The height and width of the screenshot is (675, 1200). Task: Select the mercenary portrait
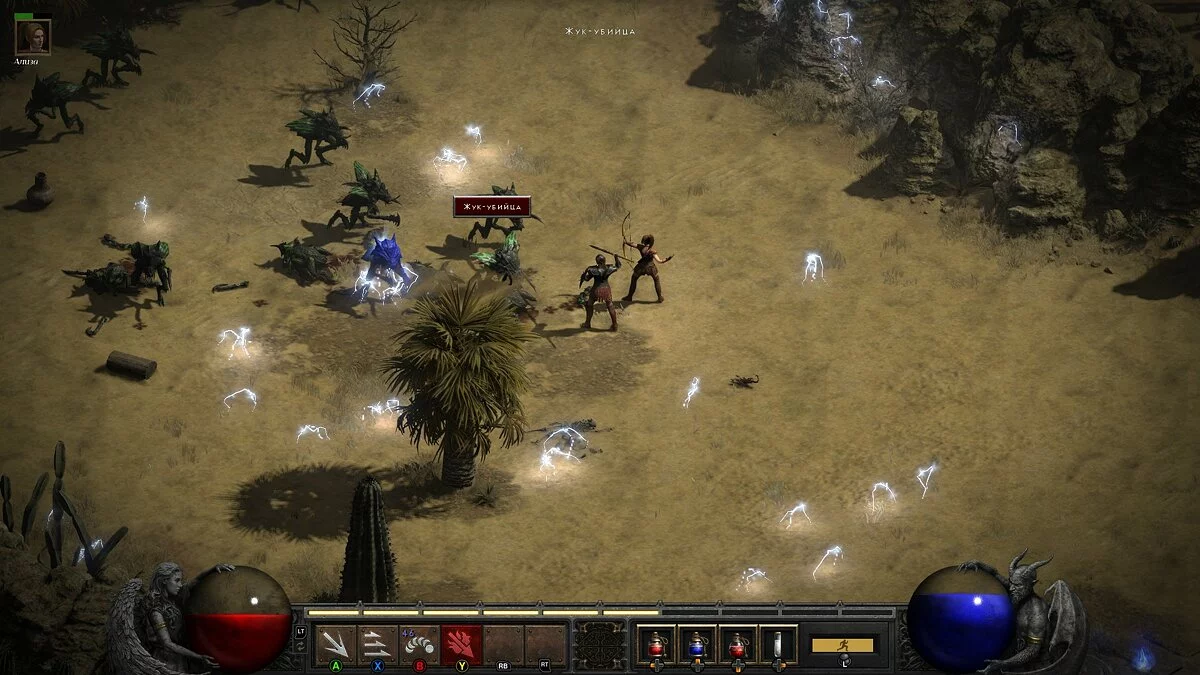[x=33, y=37]
